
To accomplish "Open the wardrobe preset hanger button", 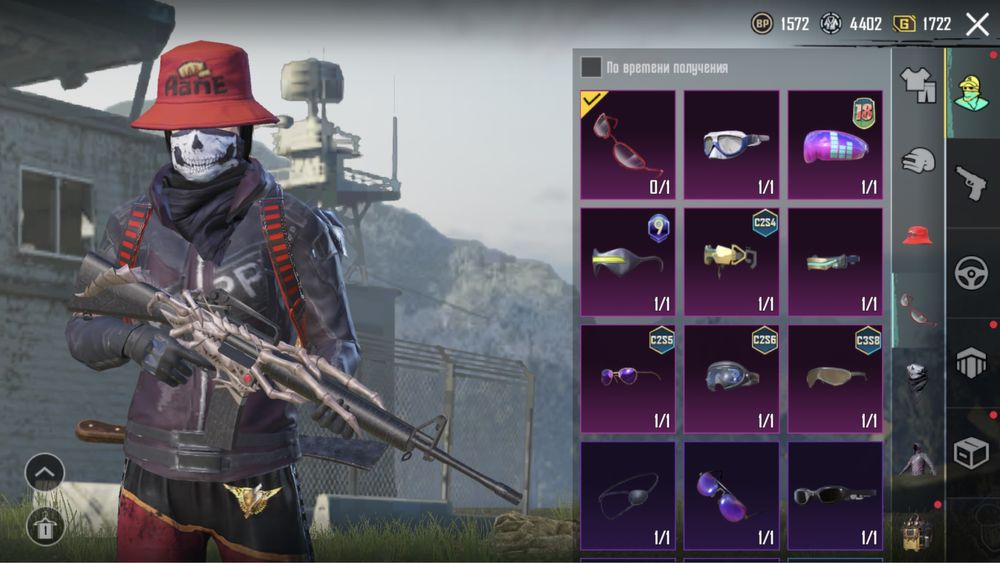I will coord(45,524).
